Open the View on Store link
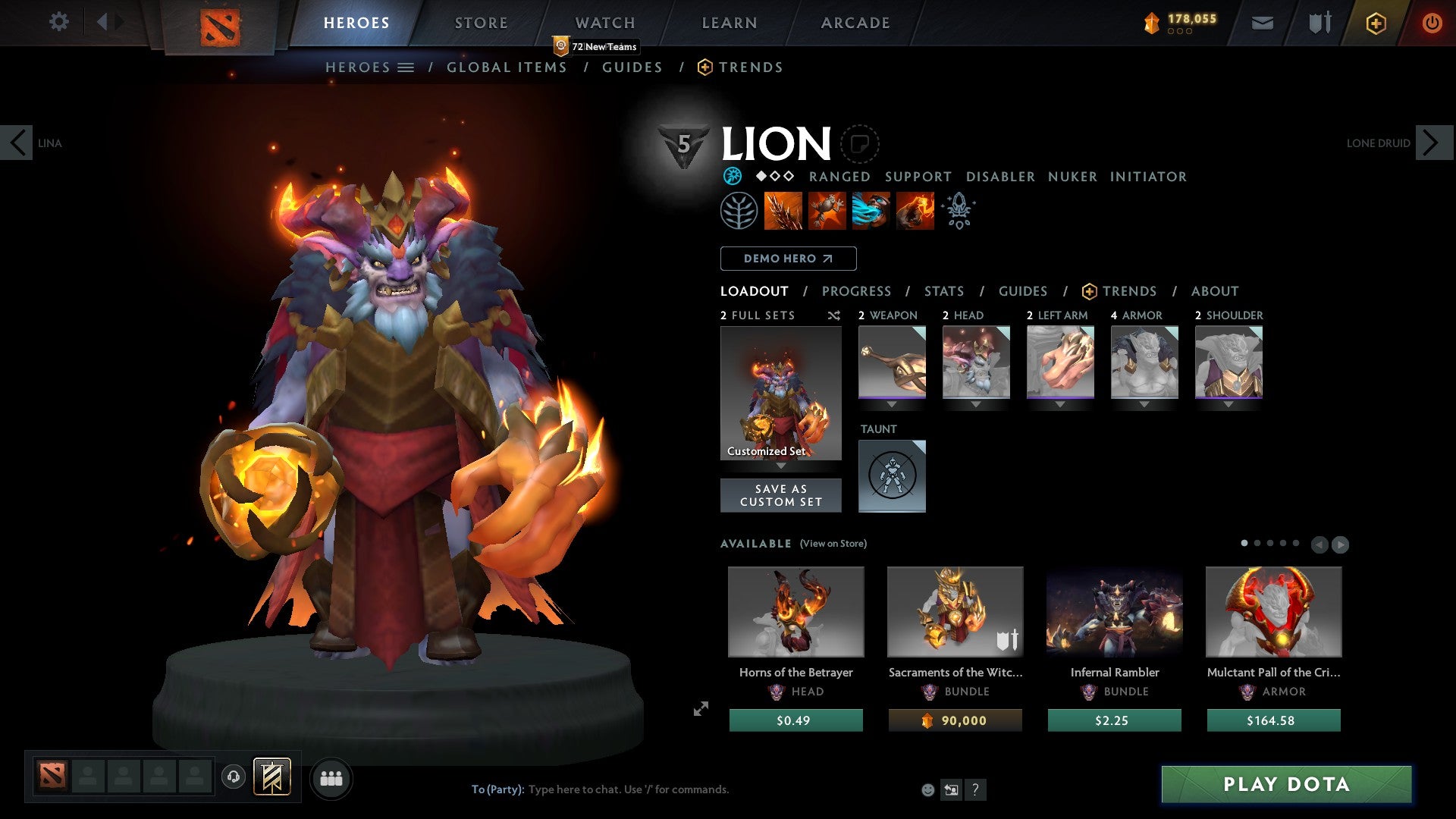This screenshot has width=1456, height=819. pyautogui.click(x=833, y=544)
